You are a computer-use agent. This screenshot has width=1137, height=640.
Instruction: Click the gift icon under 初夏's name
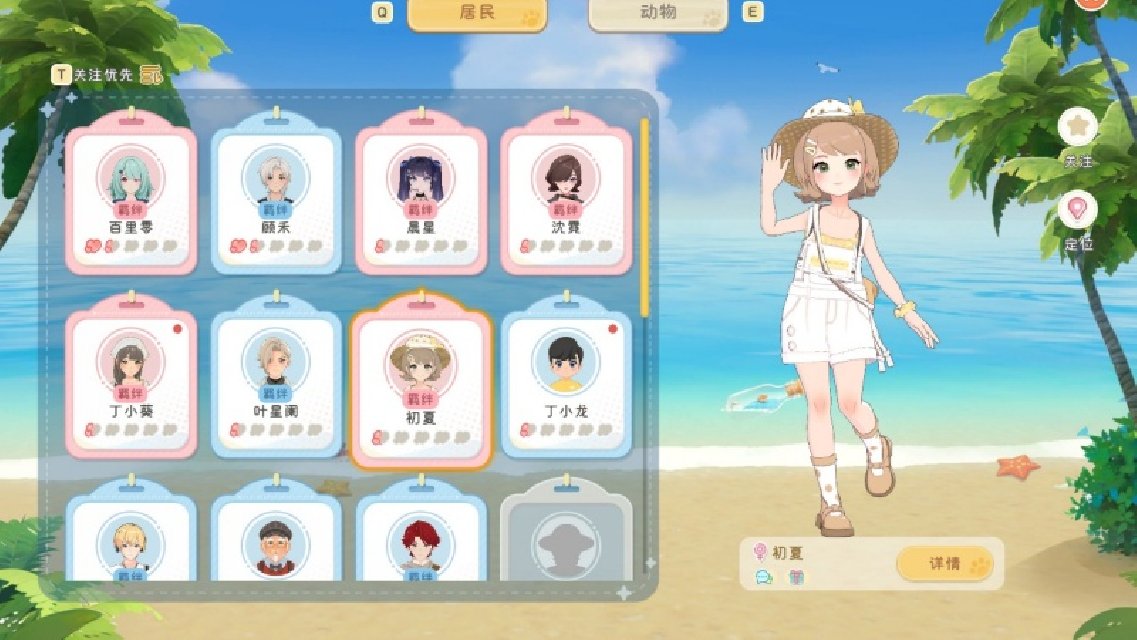[796, 577]
